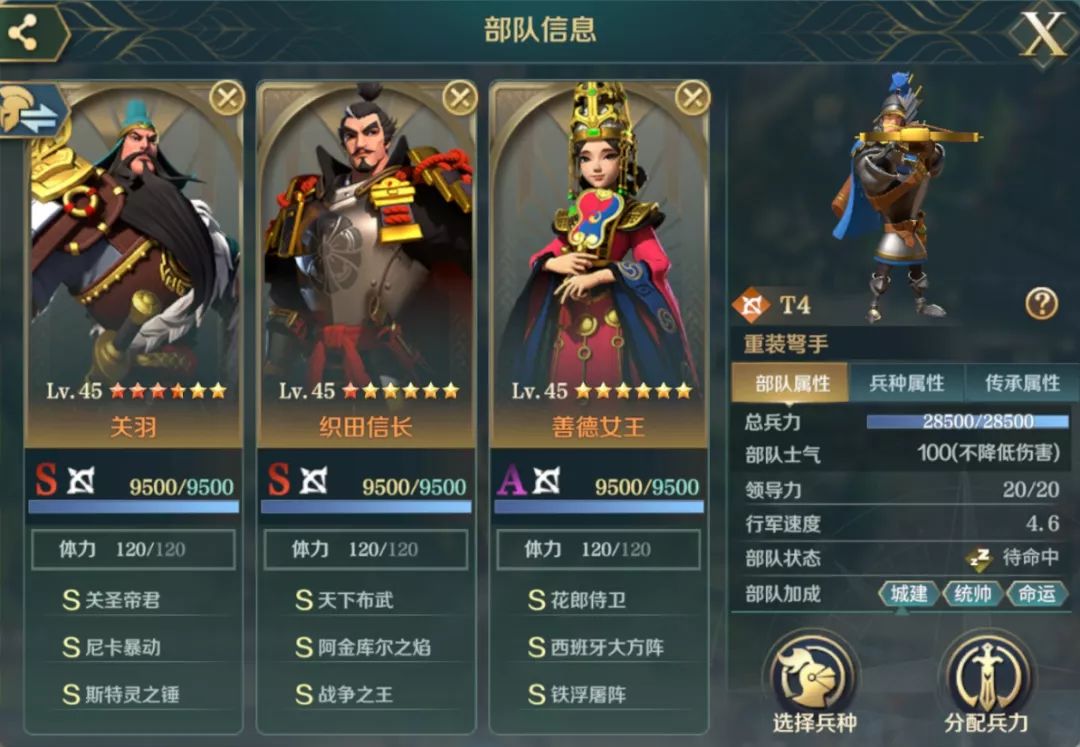Show troop type help question mark
The width and height of the screenshot is (1080, 747).
tap(1041, 303)
